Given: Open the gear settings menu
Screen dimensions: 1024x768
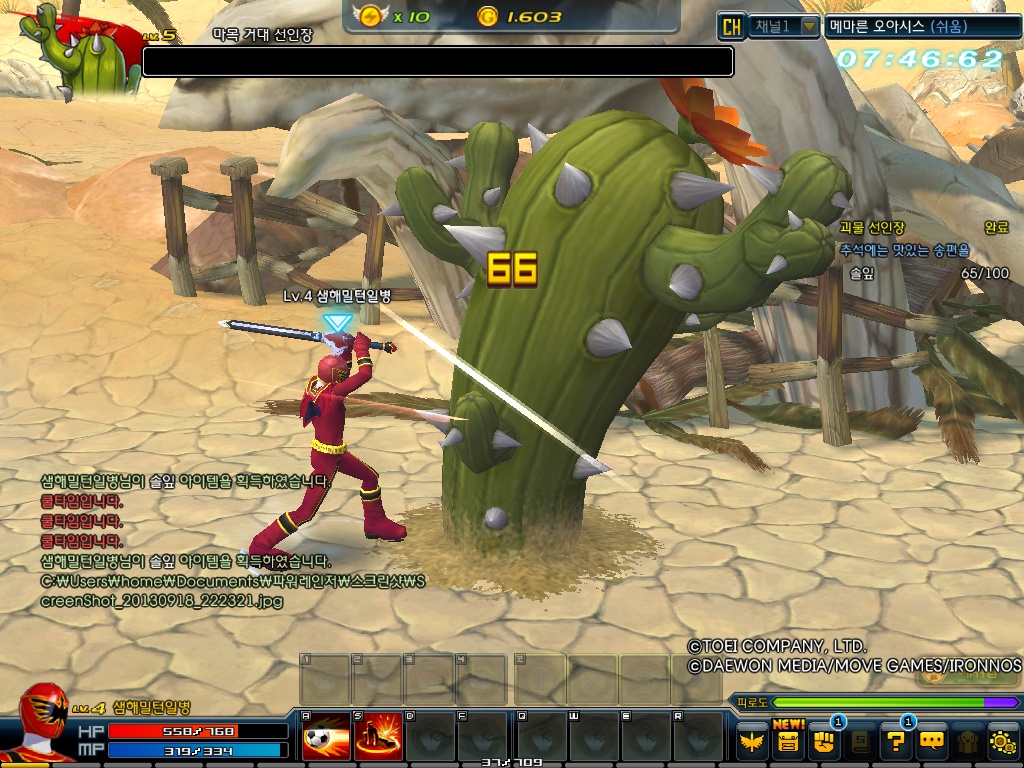Looking at the screenshot, I should (1001, 742).
